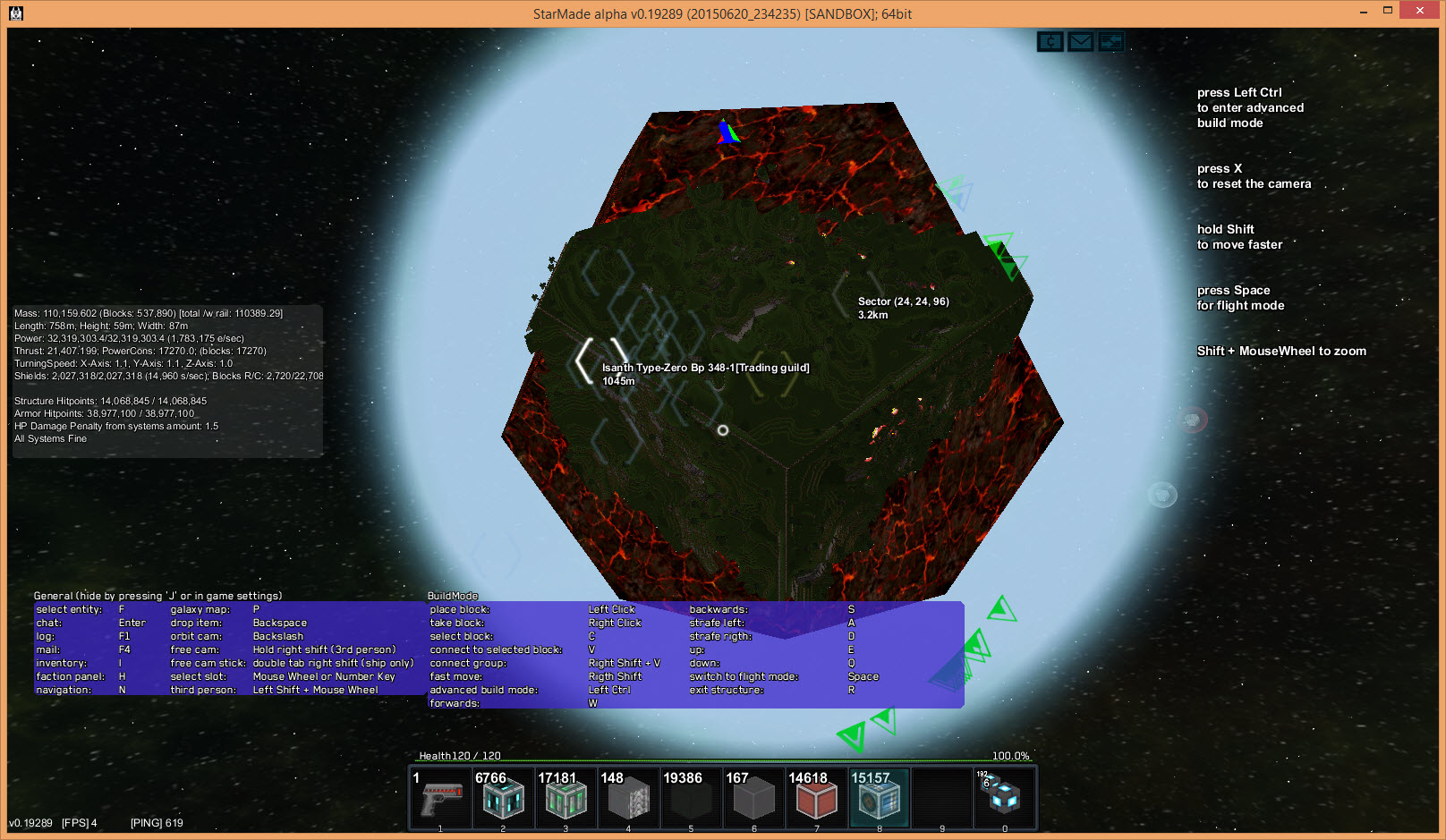Minimize the StarMade window
The width and height of the screenshot is (1446, 840).
point(1364,11)
